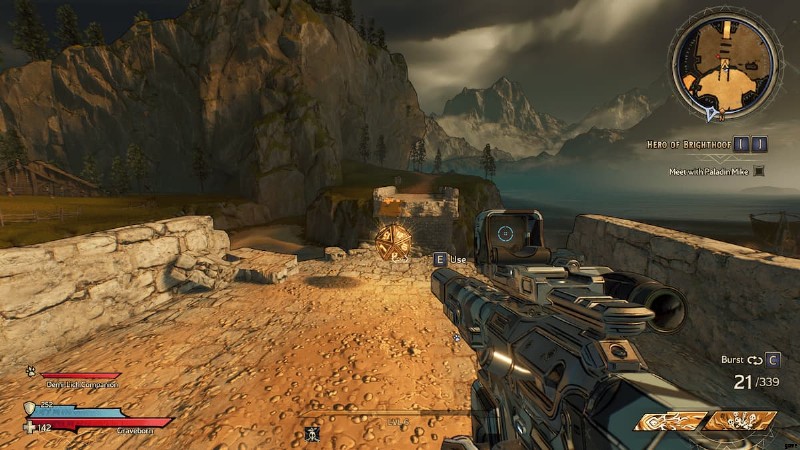Open the circular minimap
This screenshot has width=800, height=450.
pyautogui.click(x=723, y=66)
